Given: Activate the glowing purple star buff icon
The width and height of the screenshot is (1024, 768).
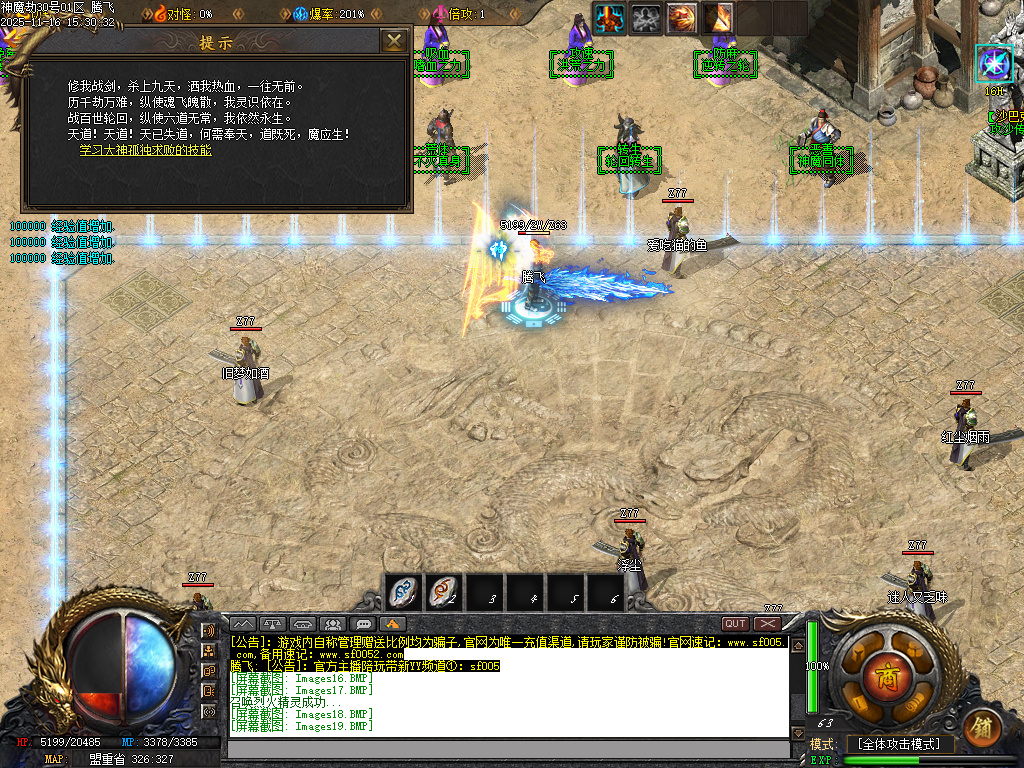Looking at the screenshot, I should (x=994, y=64).
